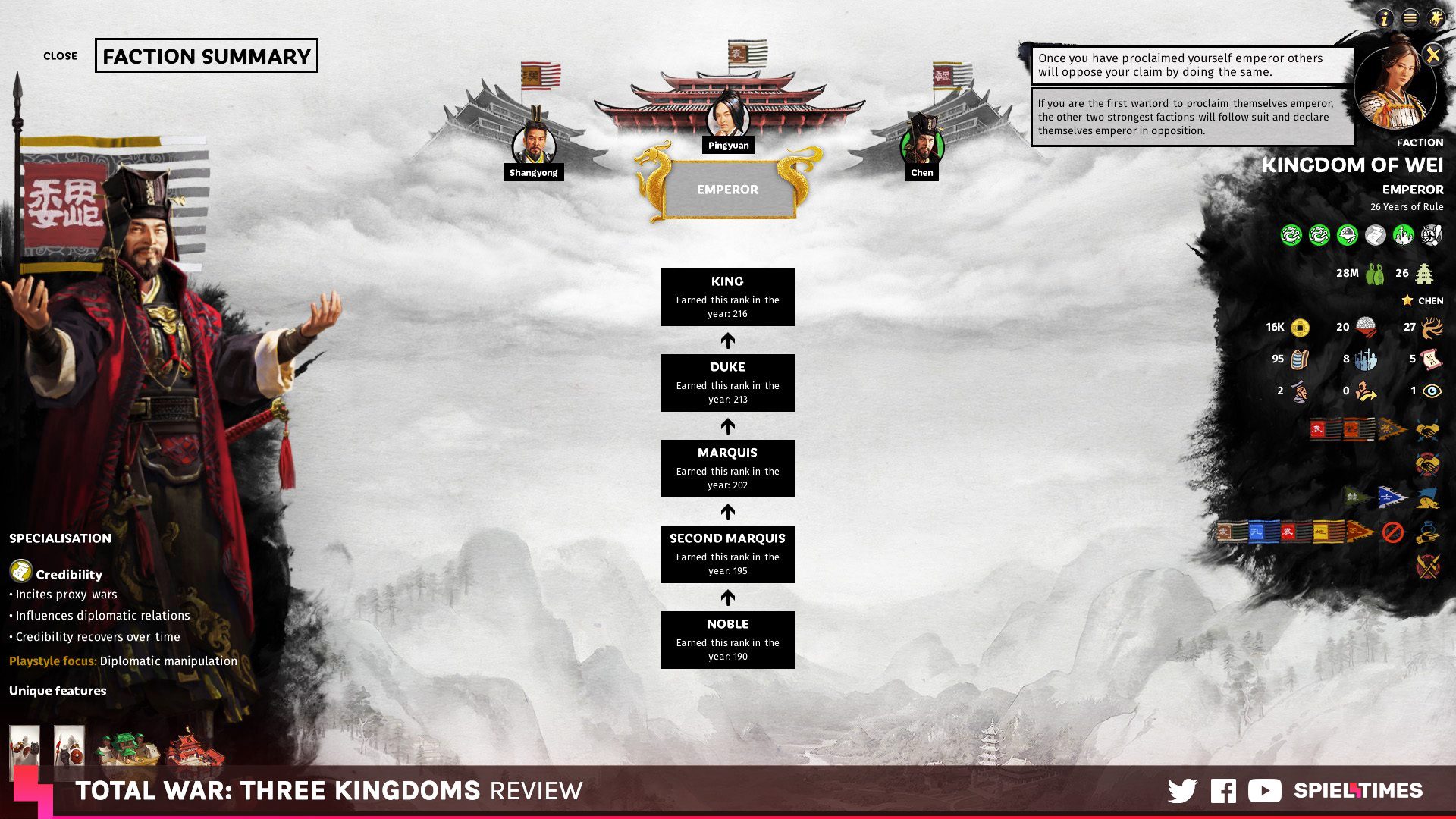Open the info help icon
The height and width of the screenshot is (819, 1456).
(1384, 18)
